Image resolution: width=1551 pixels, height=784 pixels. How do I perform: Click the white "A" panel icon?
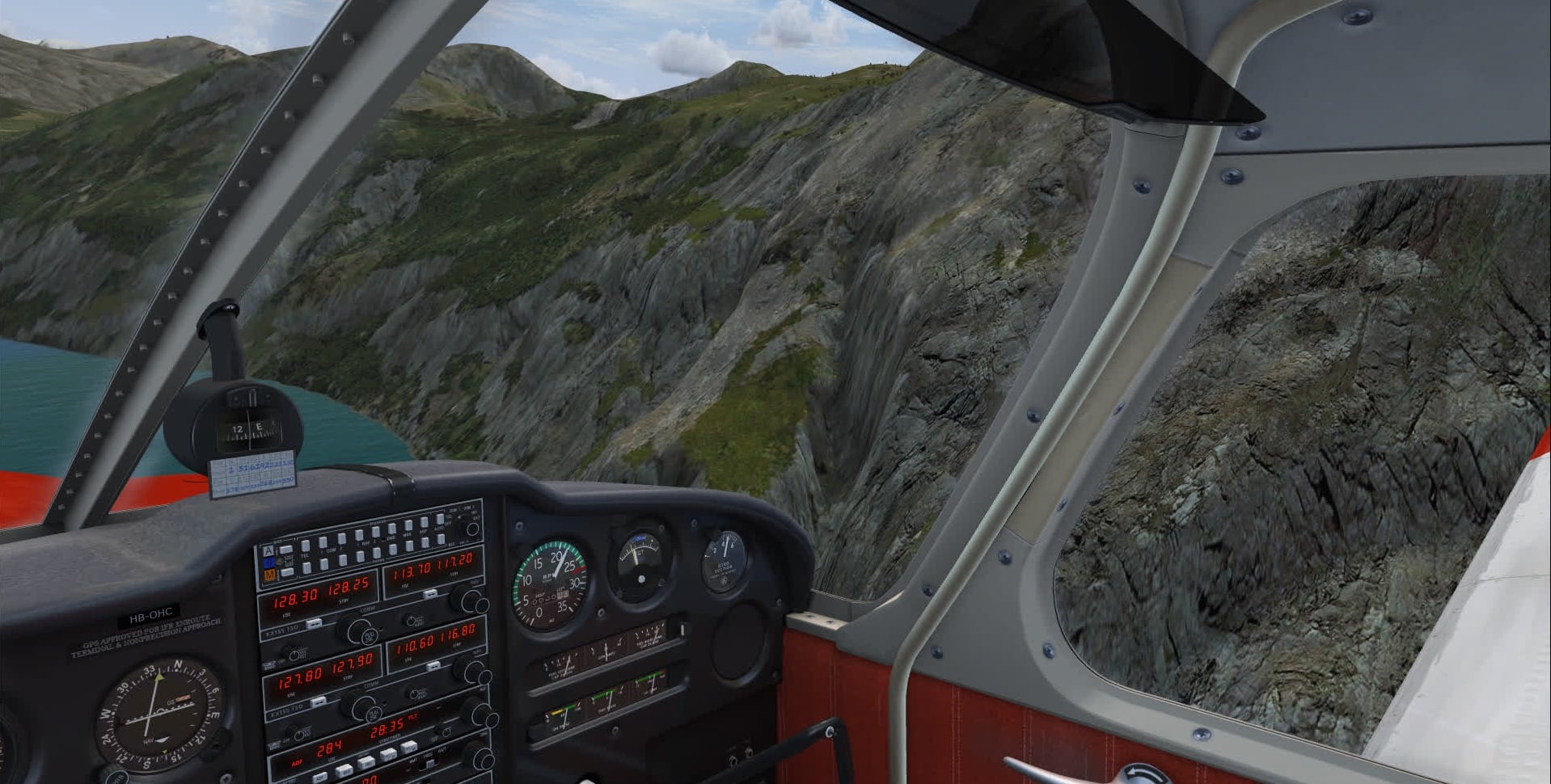(268, 551)
